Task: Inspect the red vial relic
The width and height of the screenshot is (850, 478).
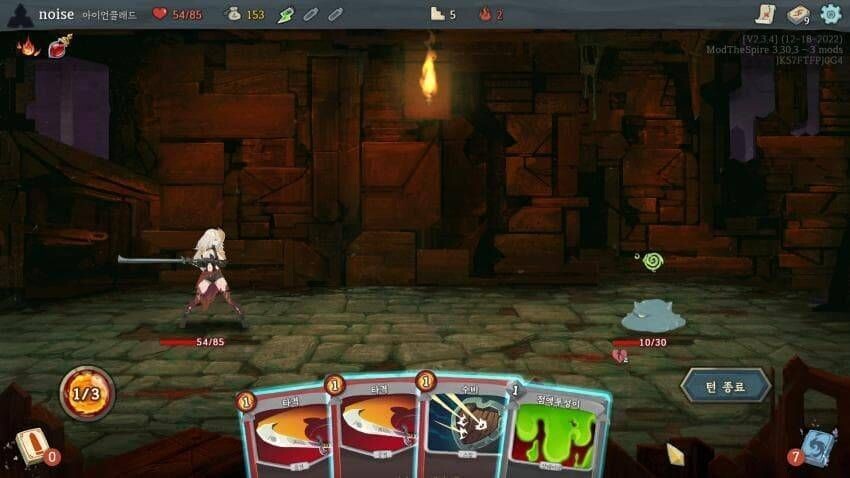Action: [x=61, y=46]
